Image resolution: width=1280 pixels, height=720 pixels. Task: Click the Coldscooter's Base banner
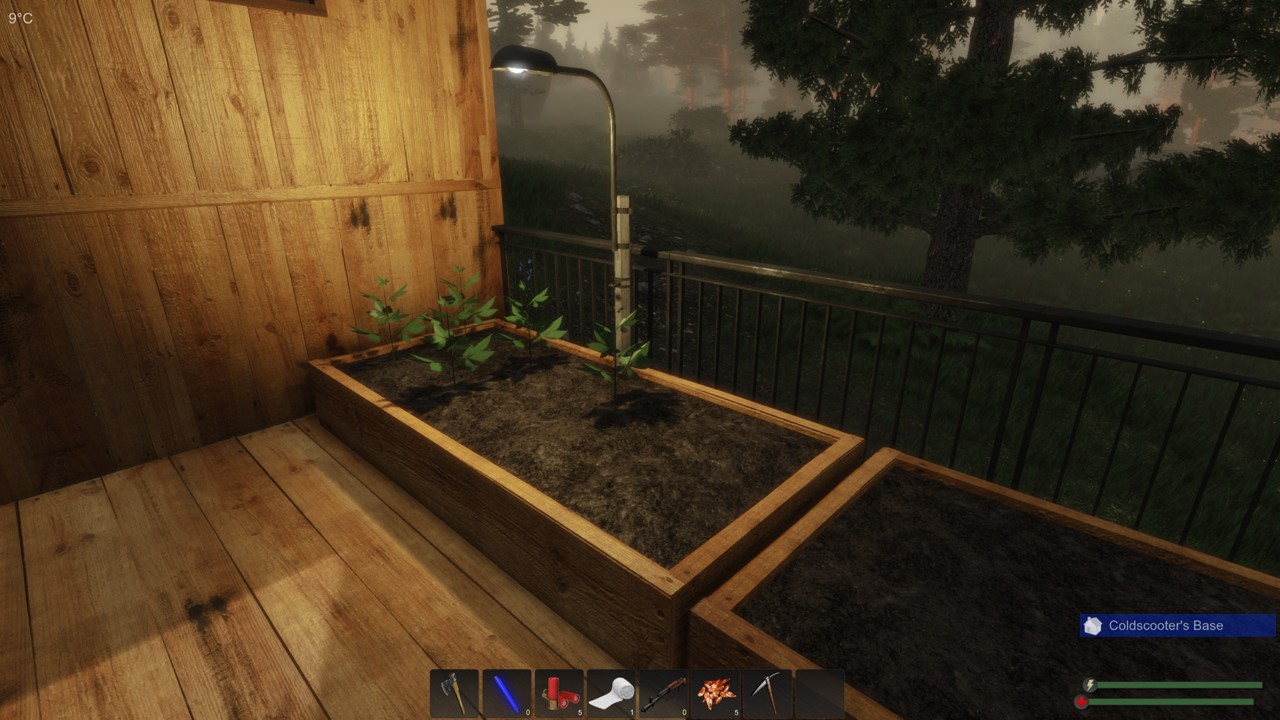pyautogui.click(x=1177, y=626)
